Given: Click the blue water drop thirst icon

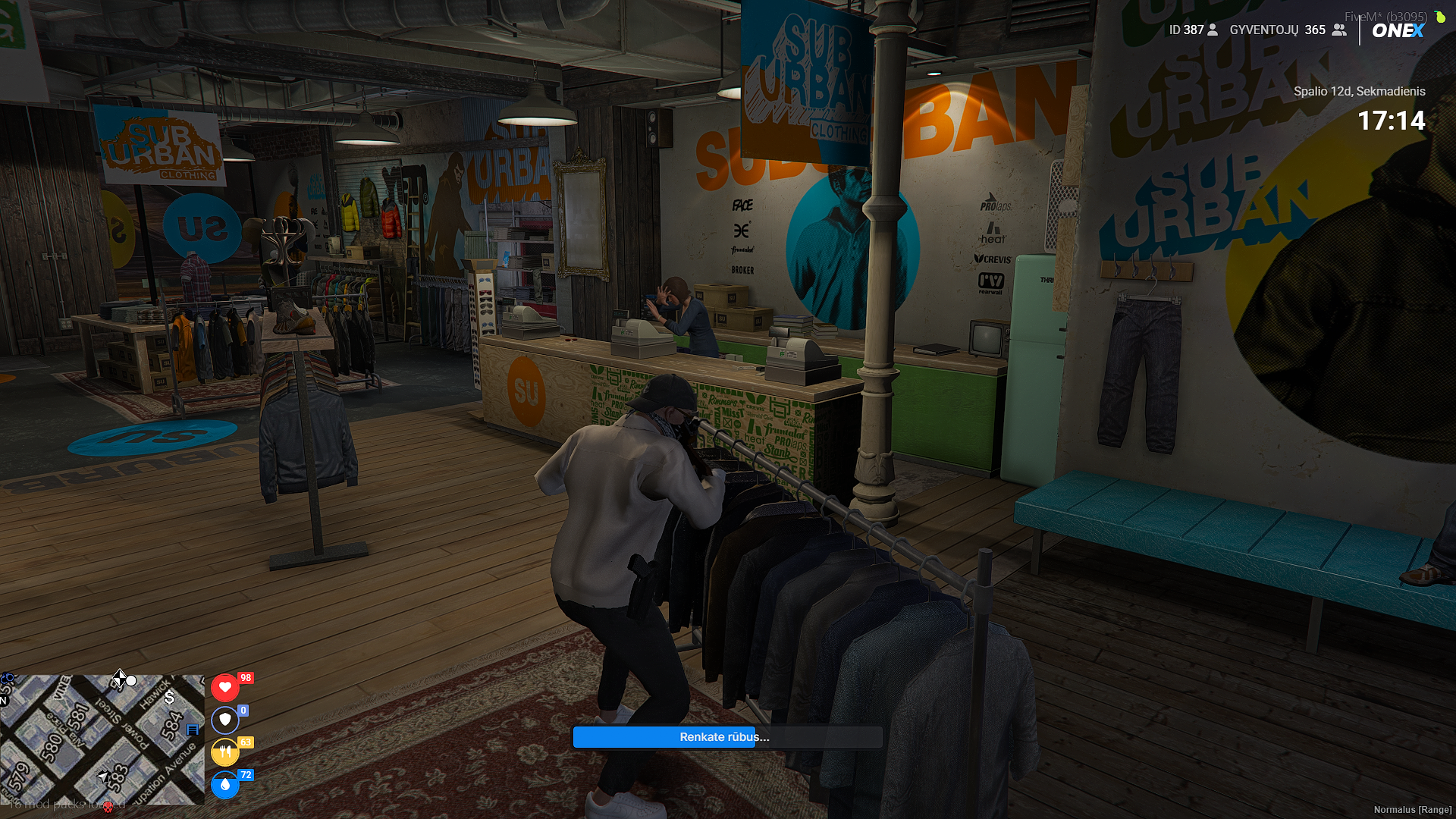Looking at the screenshot, I should point(224,785).
